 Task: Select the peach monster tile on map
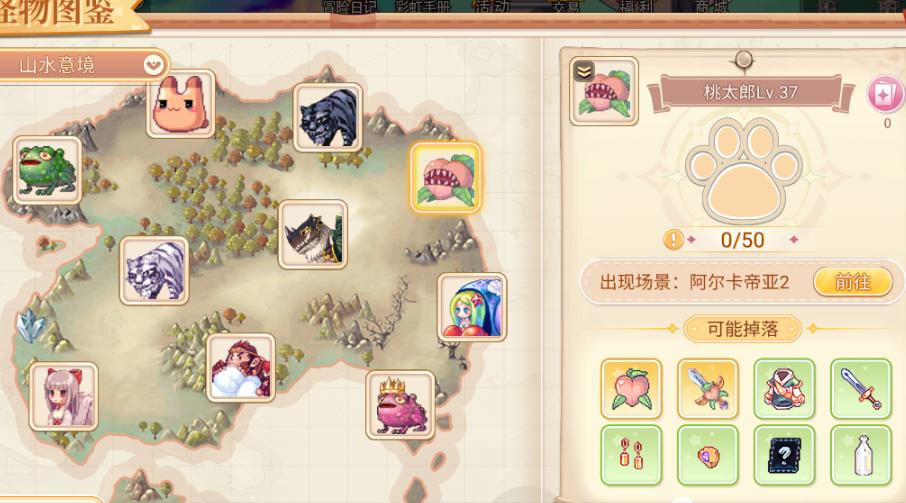[x=446, y=177]
